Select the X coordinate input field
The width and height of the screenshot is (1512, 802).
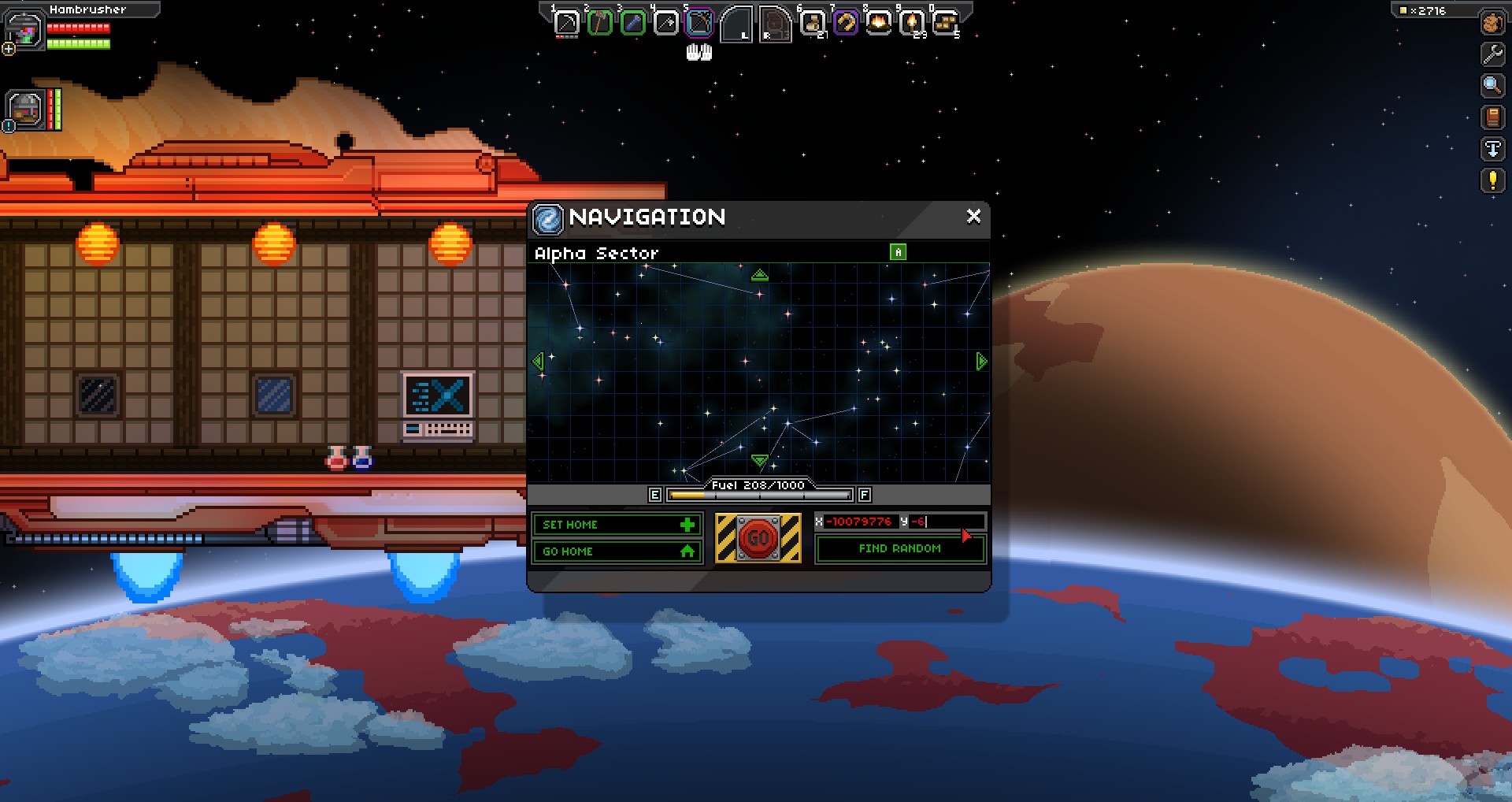pos(860,522)
